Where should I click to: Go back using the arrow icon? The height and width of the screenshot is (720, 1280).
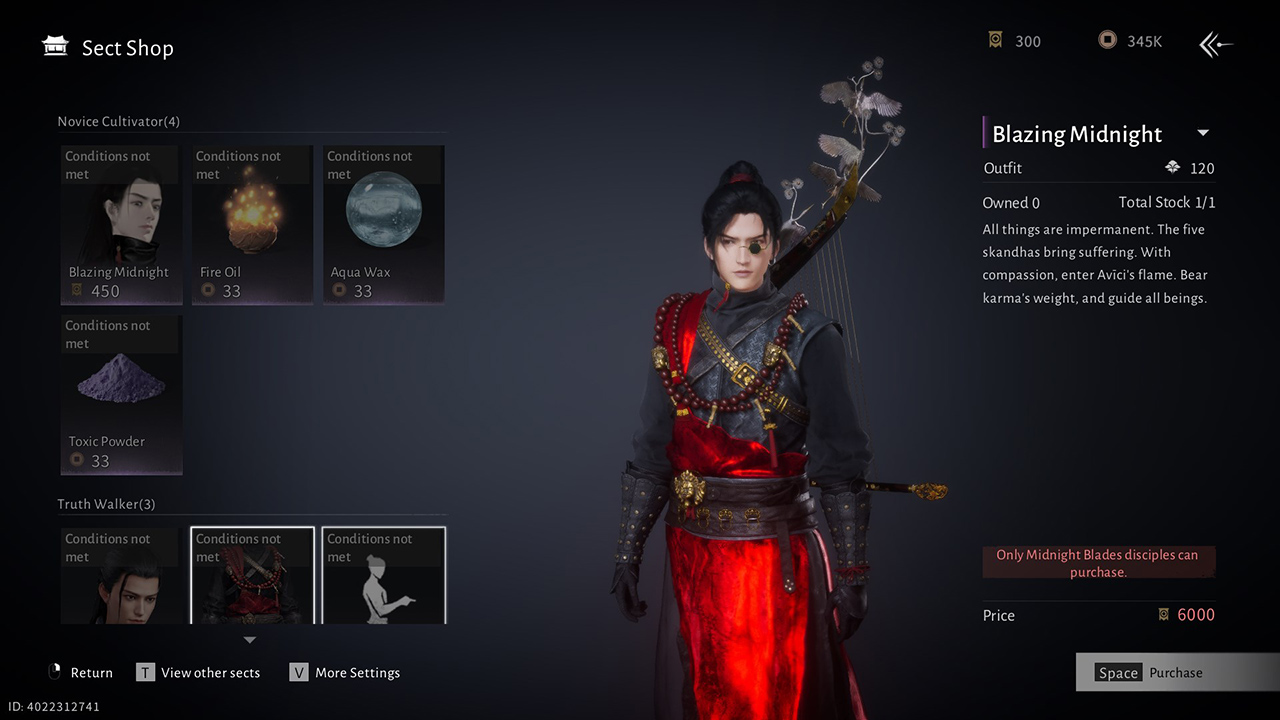1216,44
